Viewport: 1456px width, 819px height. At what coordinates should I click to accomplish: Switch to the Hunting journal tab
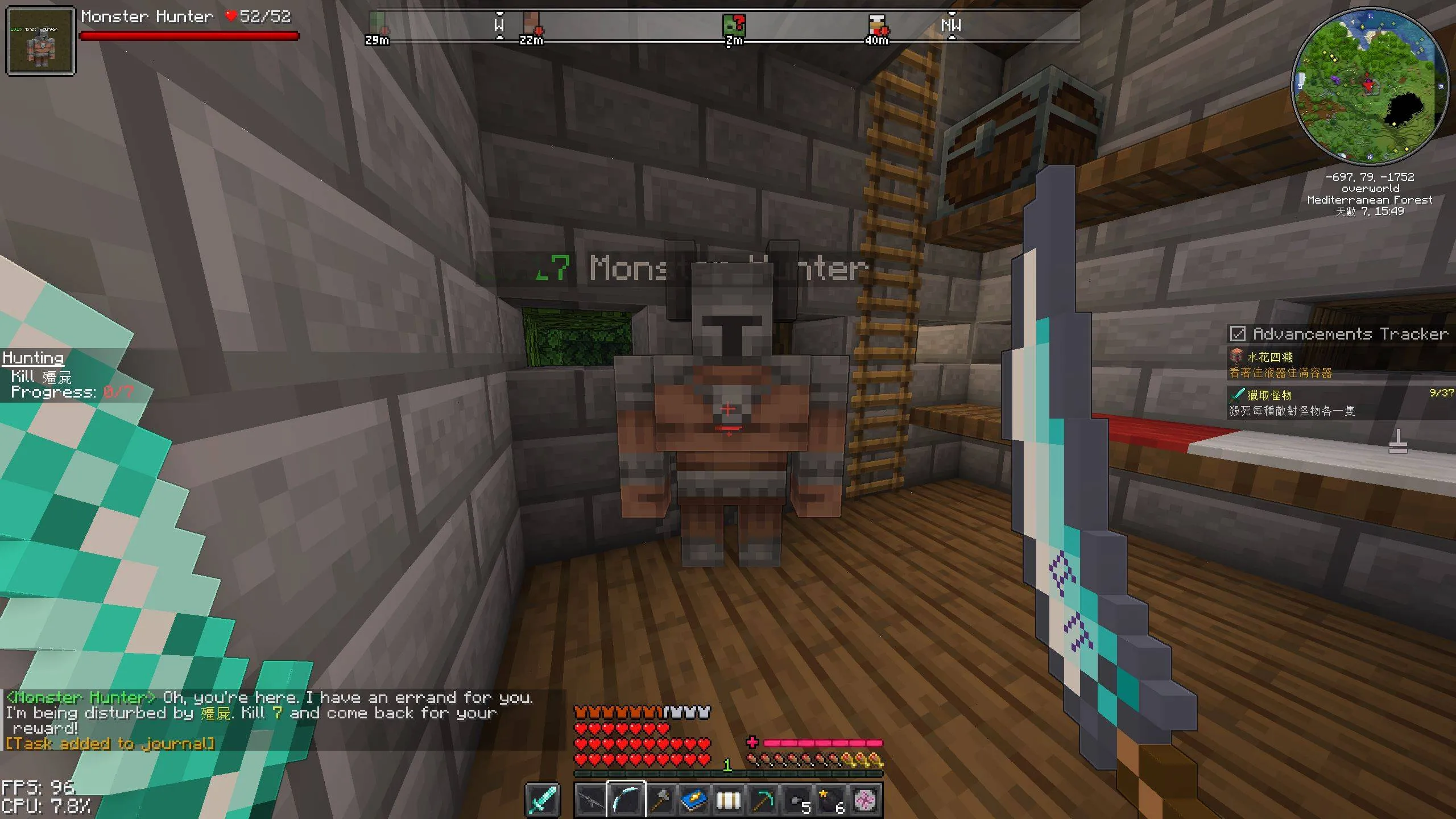click(32, 357)
